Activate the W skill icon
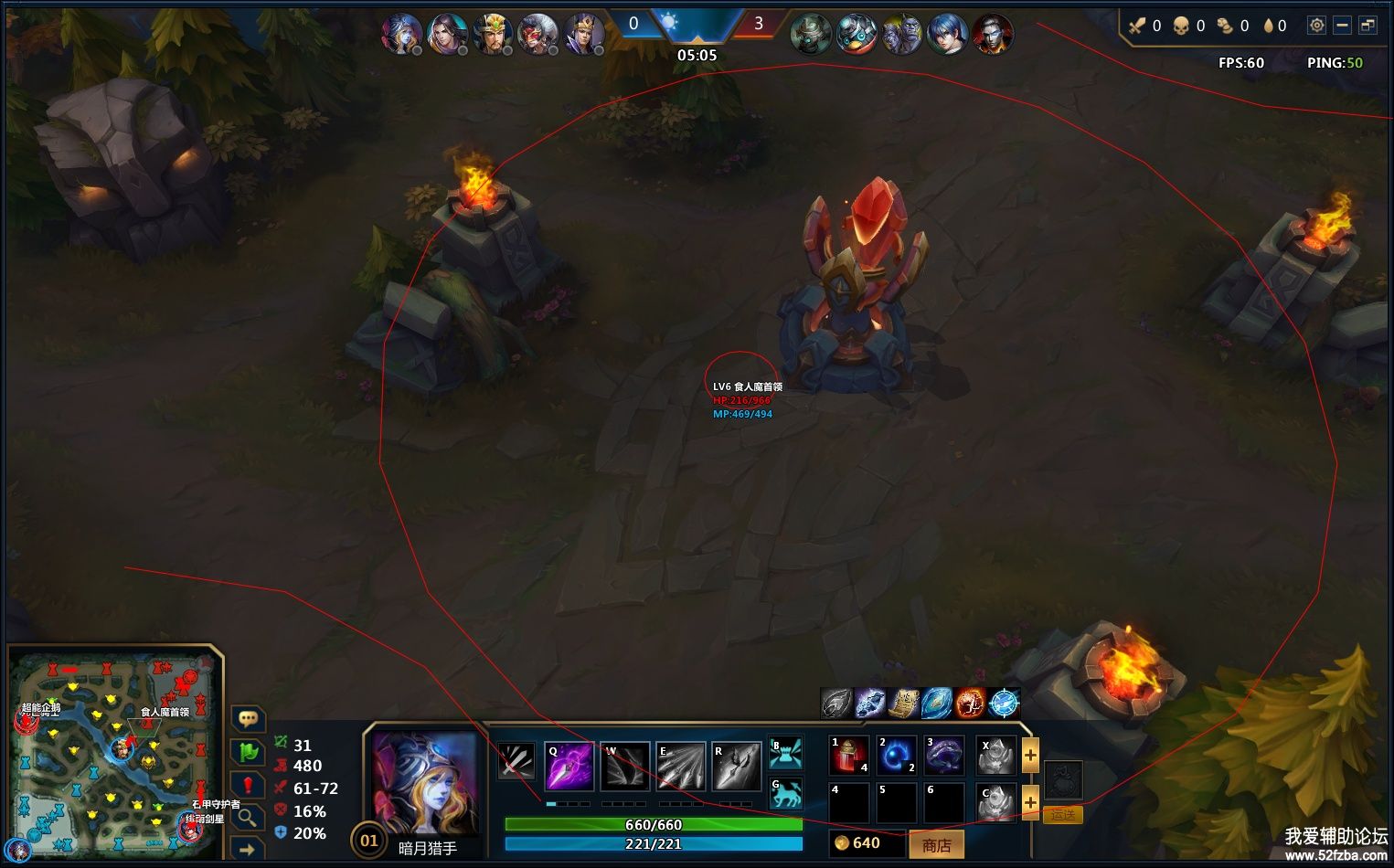This screenshot has height=868, width=1394. 624,766
